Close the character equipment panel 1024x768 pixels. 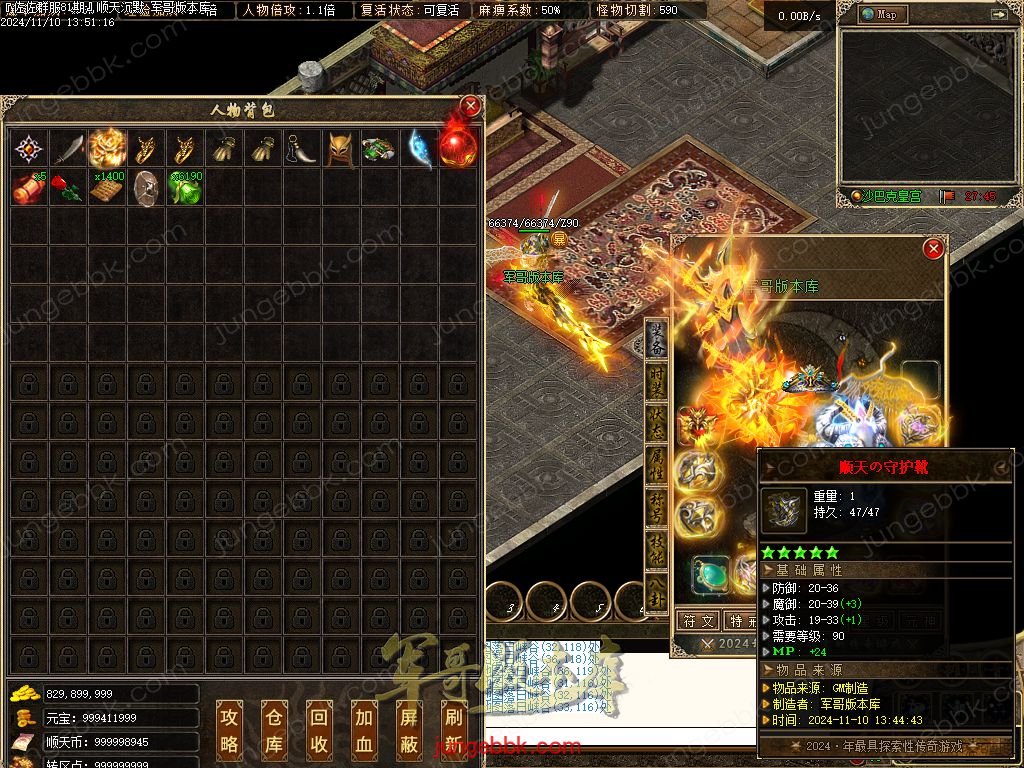click(x=933, y=248)
